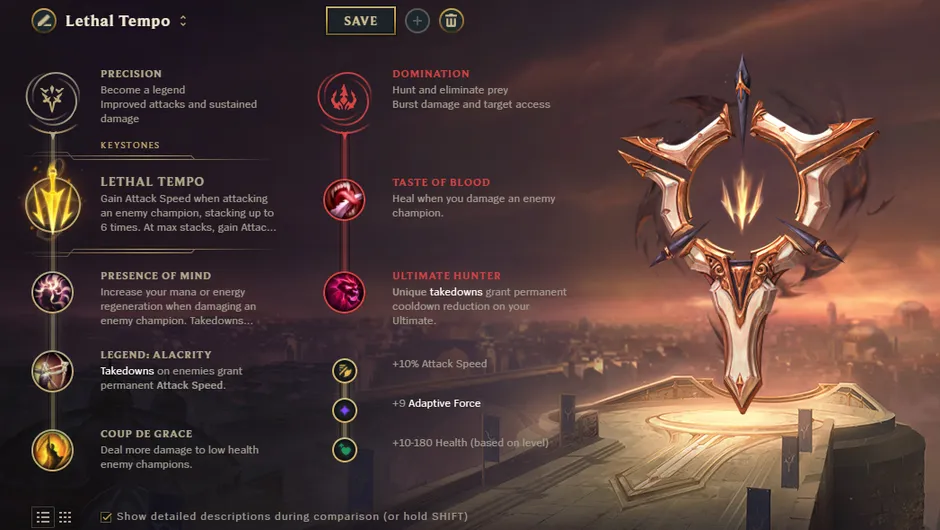Save the Lethal Tempo rune page

(x=360, y=21)
